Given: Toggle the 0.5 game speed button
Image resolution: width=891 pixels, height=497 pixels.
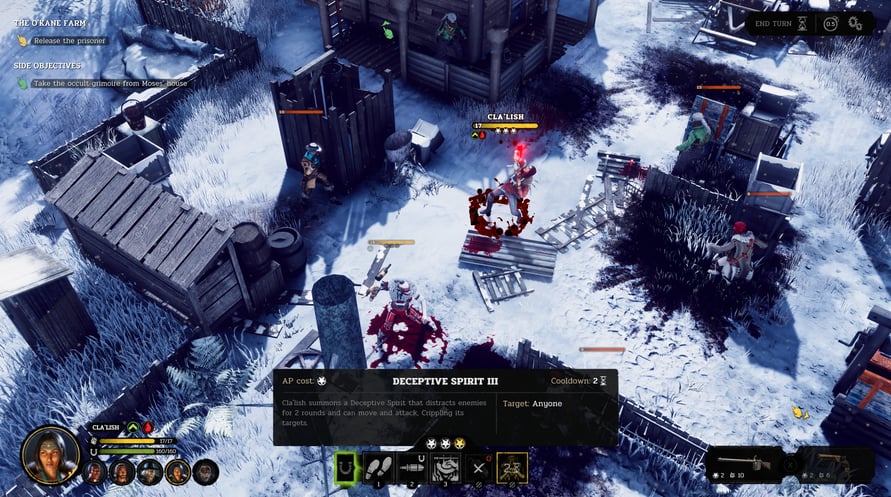Looking at the screenshot, I should [x=831, y=23].
